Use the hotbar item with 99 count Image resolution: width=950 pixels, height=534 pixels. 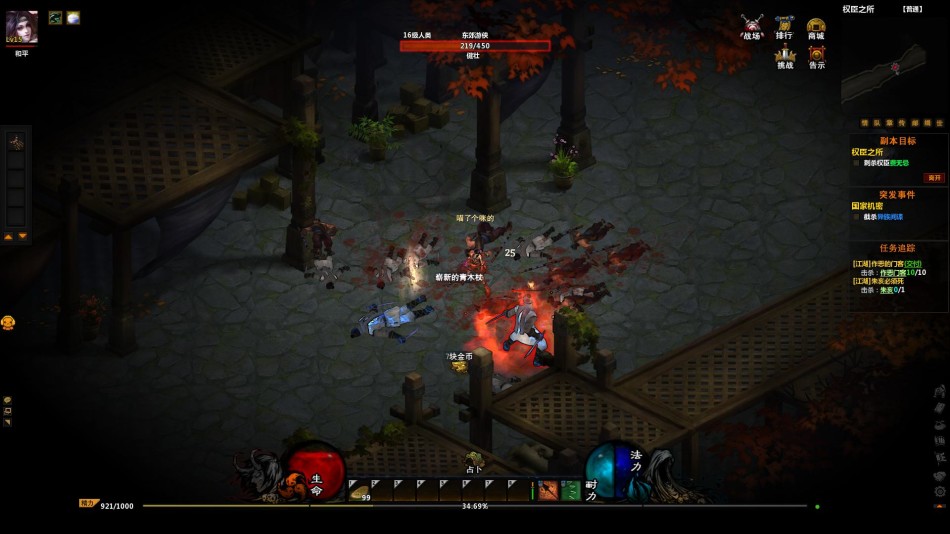pos(358,490)
